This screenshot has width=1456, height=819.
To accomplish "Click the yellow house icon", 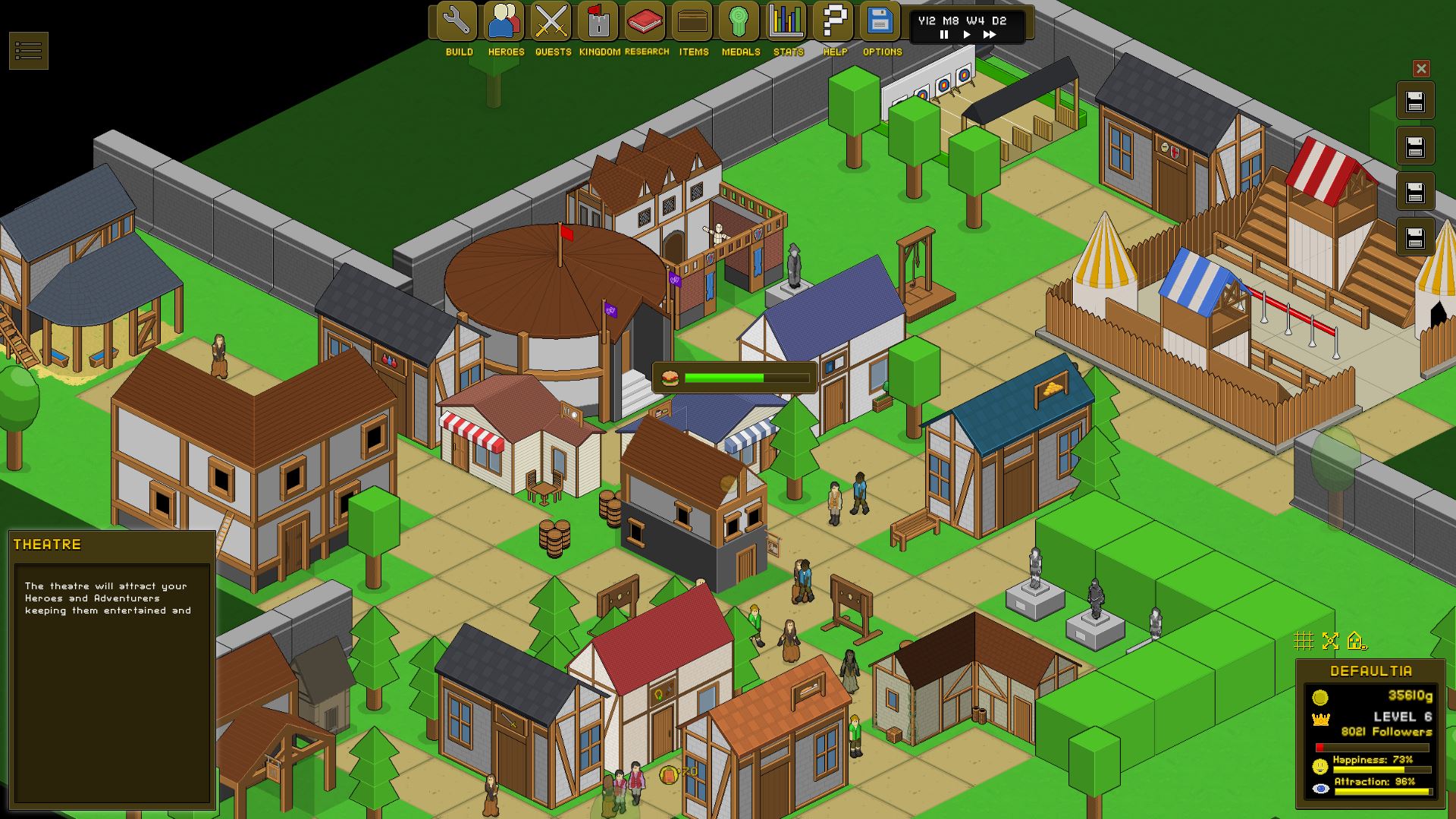I will click(x=1357, y=642).
